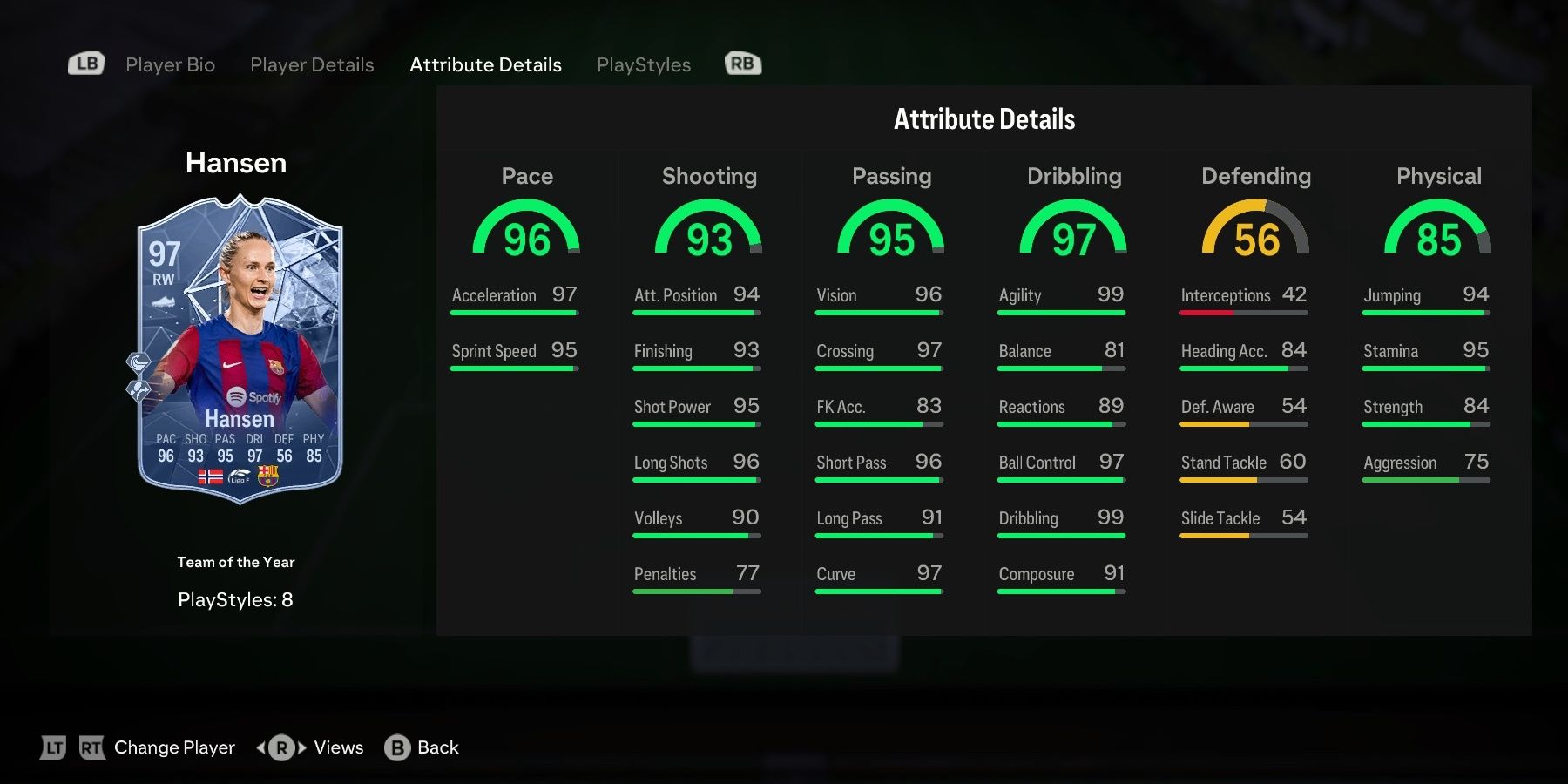
Task: Click the Back label at the bottom
Action: [437, 747]
